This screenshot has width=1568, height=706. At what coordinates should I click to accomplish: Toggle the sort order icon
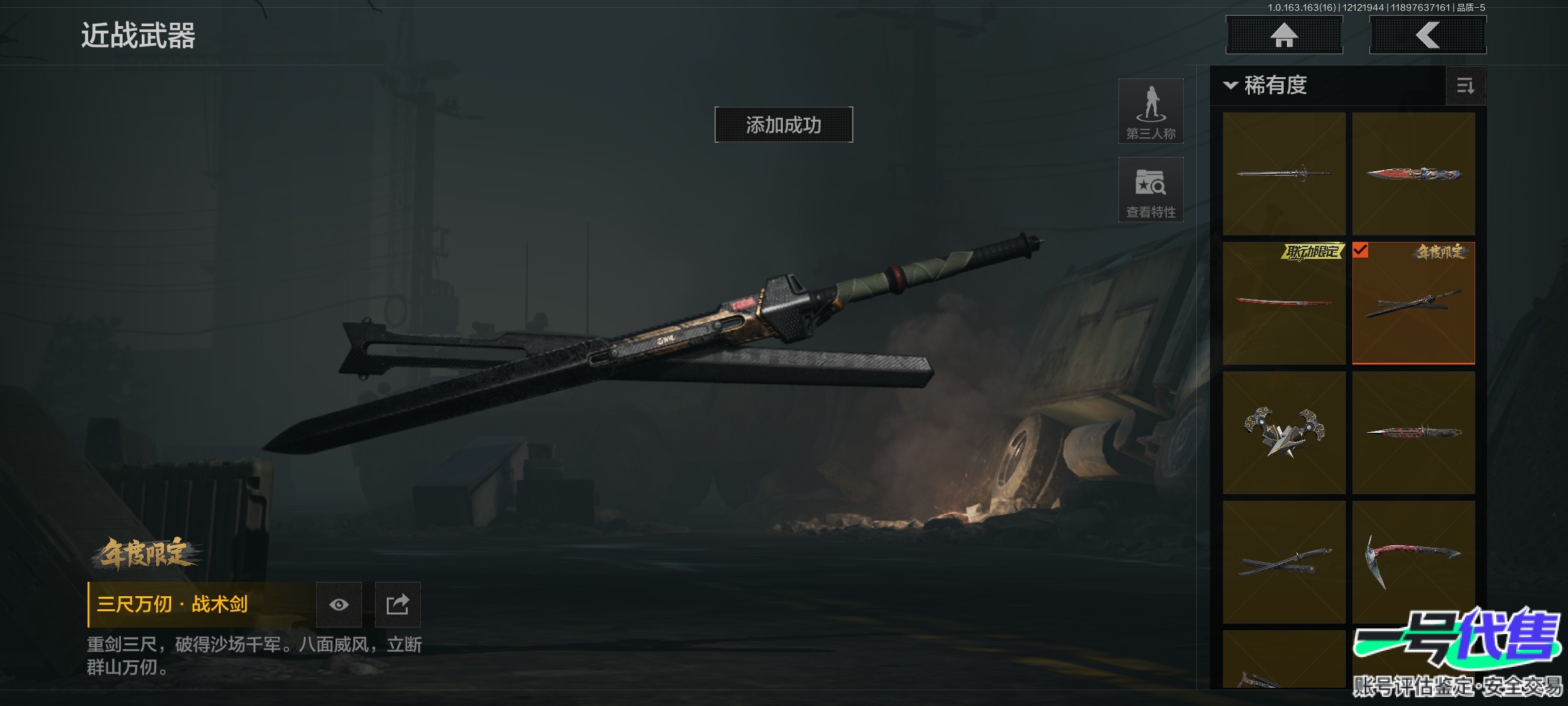1465,86
